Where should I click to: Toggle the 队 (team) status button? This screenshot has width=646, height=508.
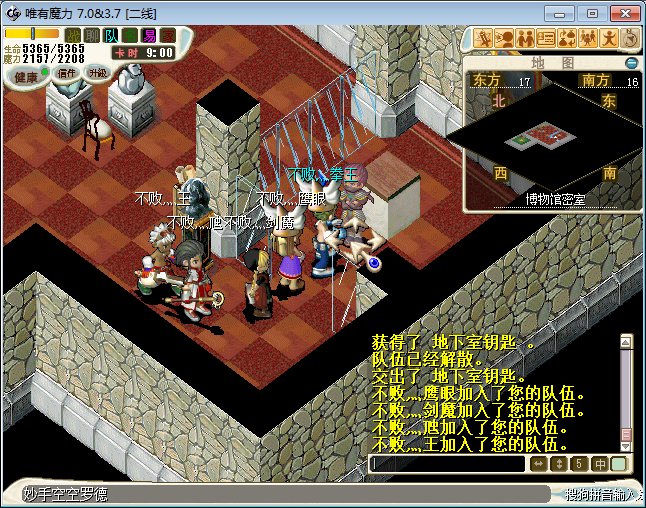pos(111,35)
